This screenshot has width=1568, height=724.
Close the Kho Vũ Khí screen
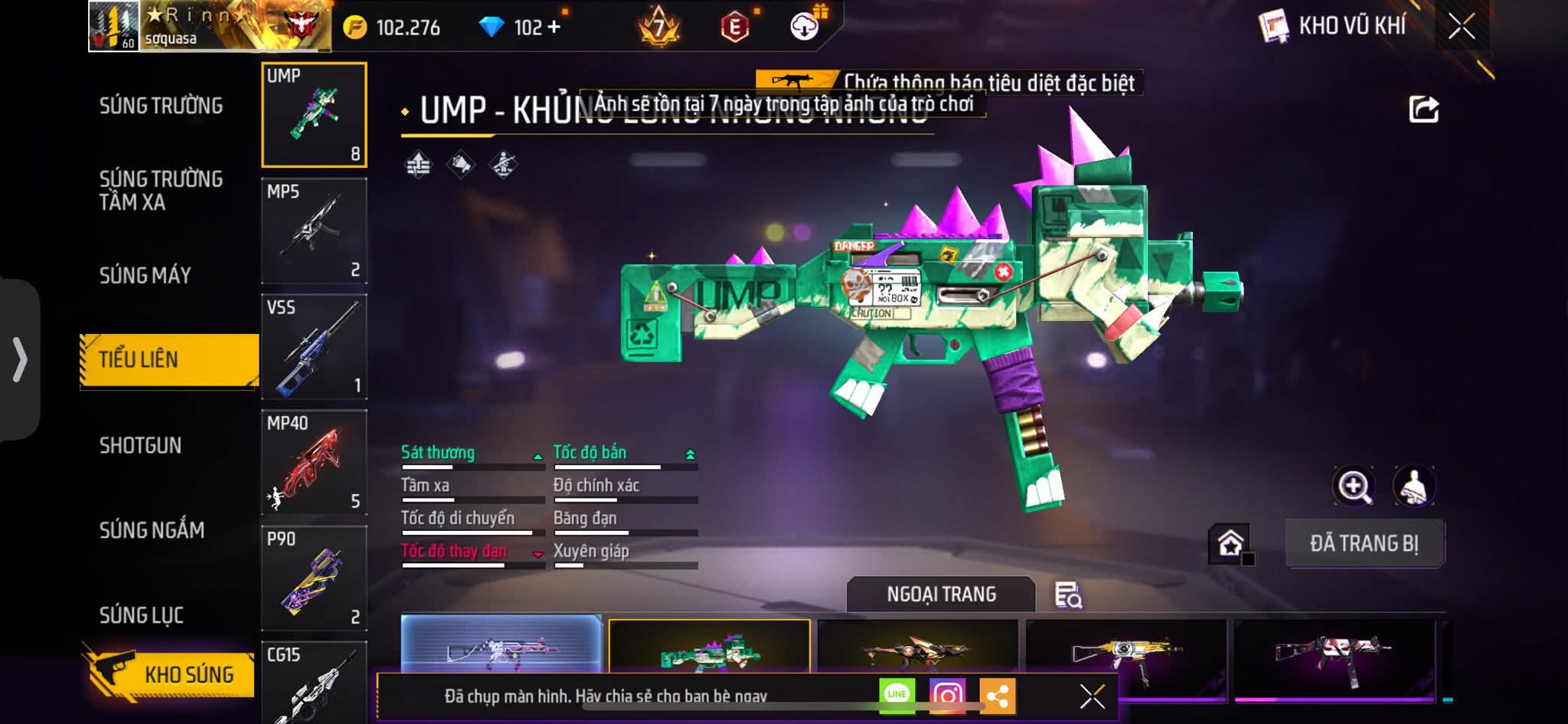[x=1462, y=27]
